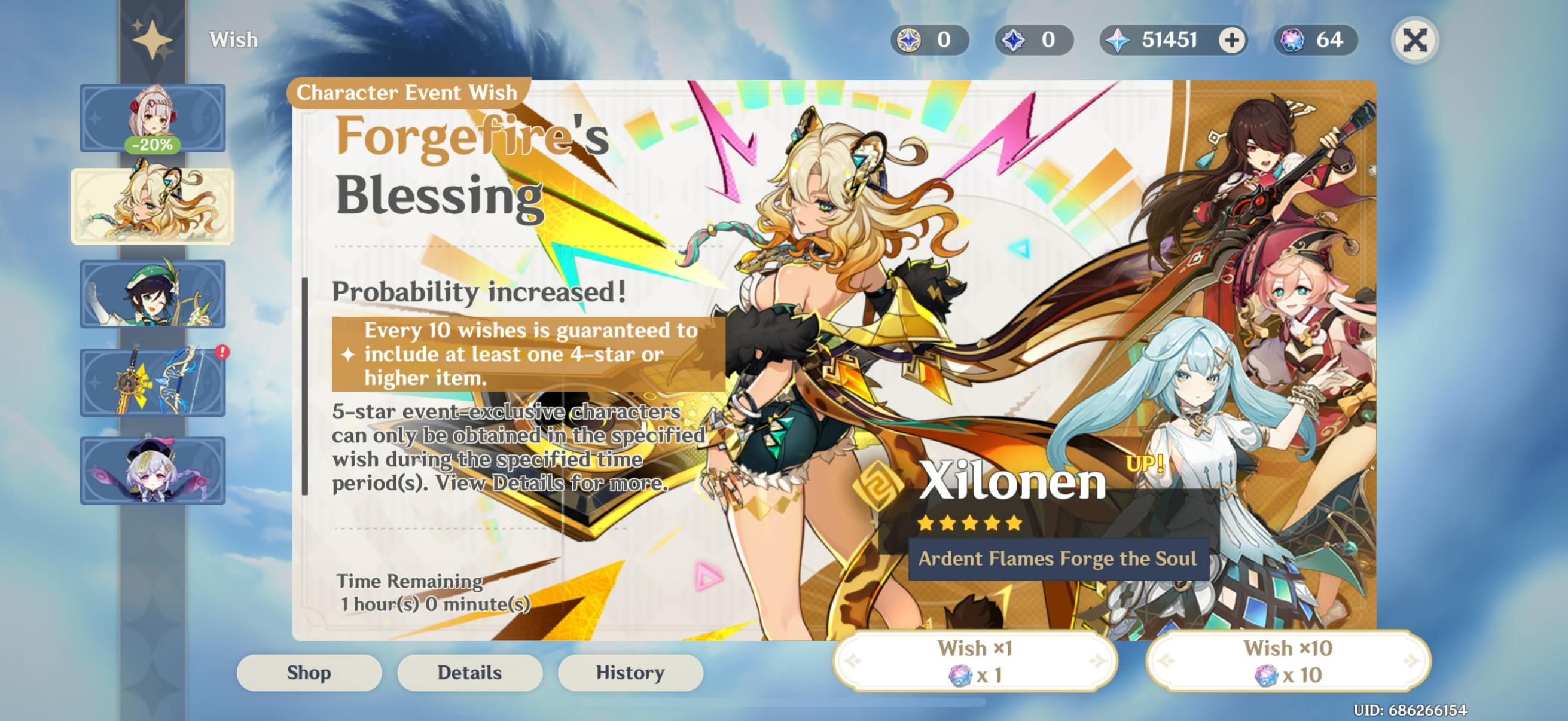This screenshot has height=721, width=1568.
Task: View wish Details
Action: tap(469, 673)
